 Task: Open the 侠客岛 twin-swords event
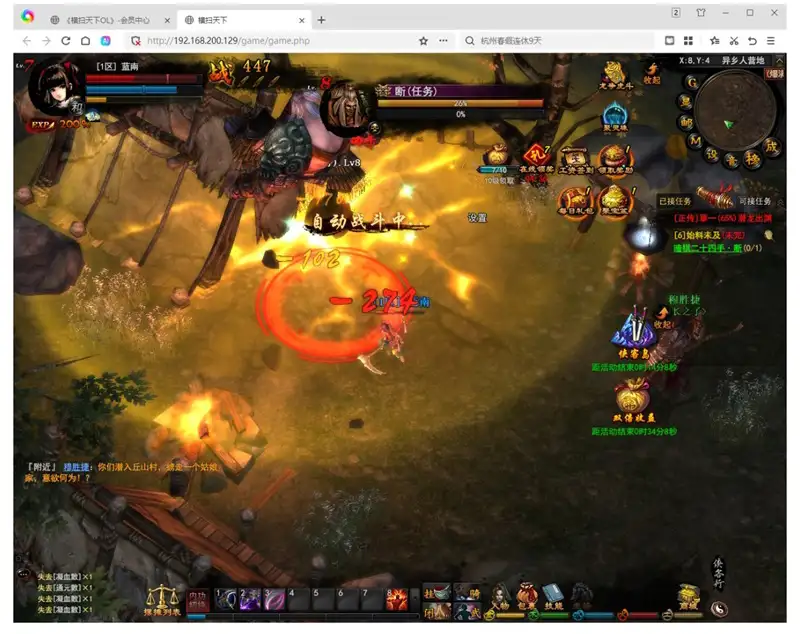click(x=632, y=330)
